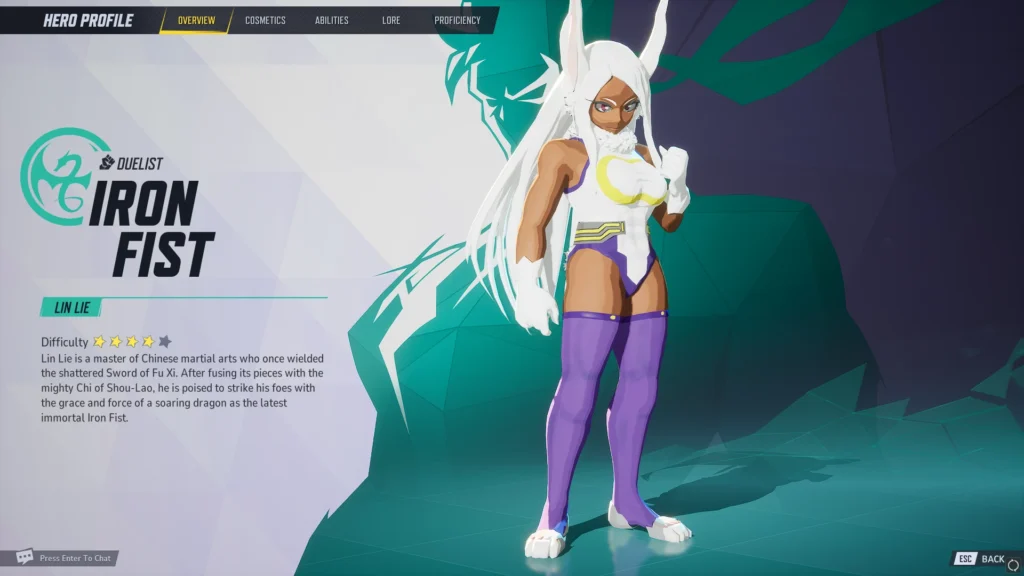Select the Lore tab
This screenshot has height=576, width=1024.
(391, 20)
